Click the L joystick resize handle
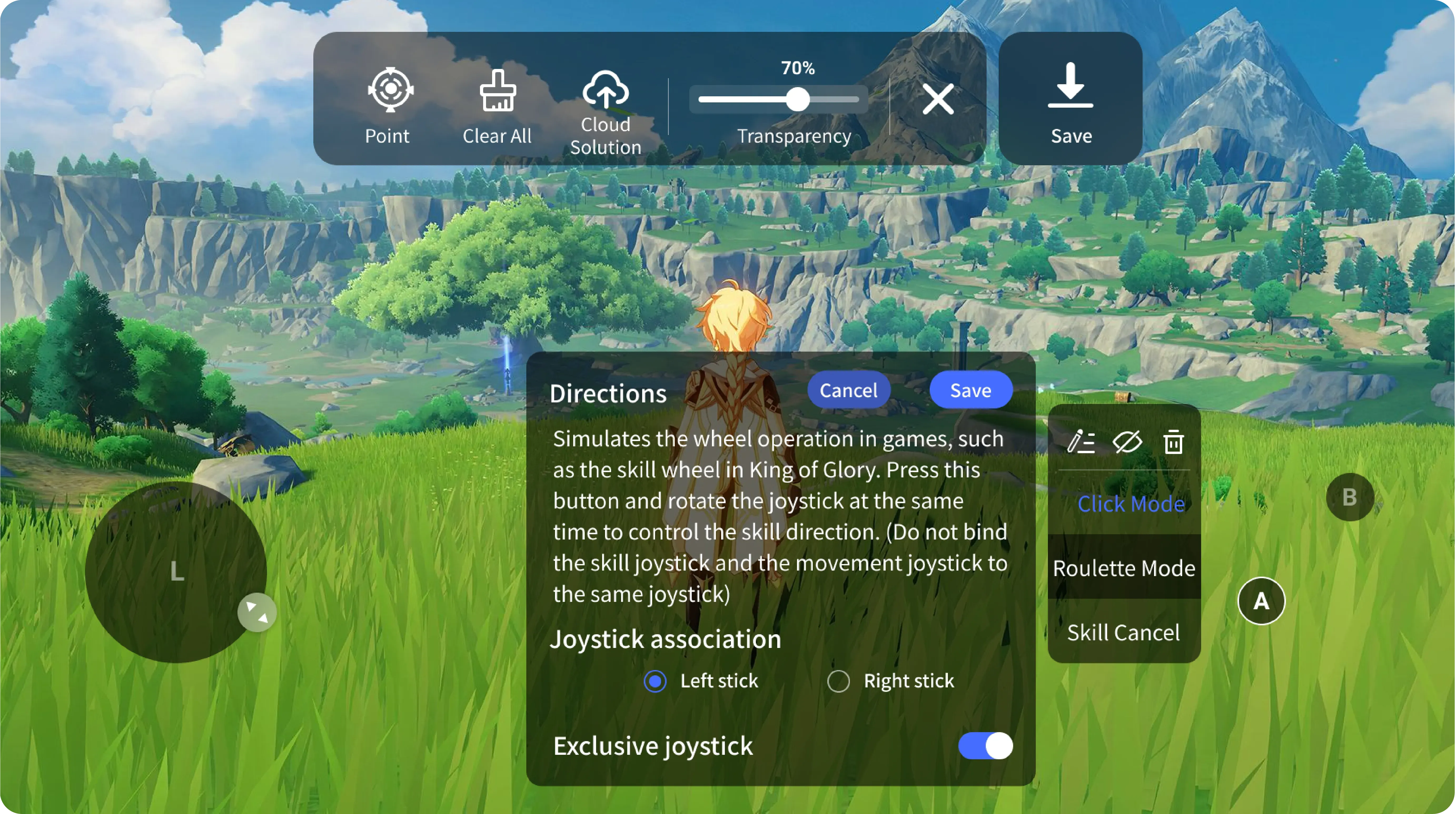This screenshot has width=1456, height=814. pos(257,612)
